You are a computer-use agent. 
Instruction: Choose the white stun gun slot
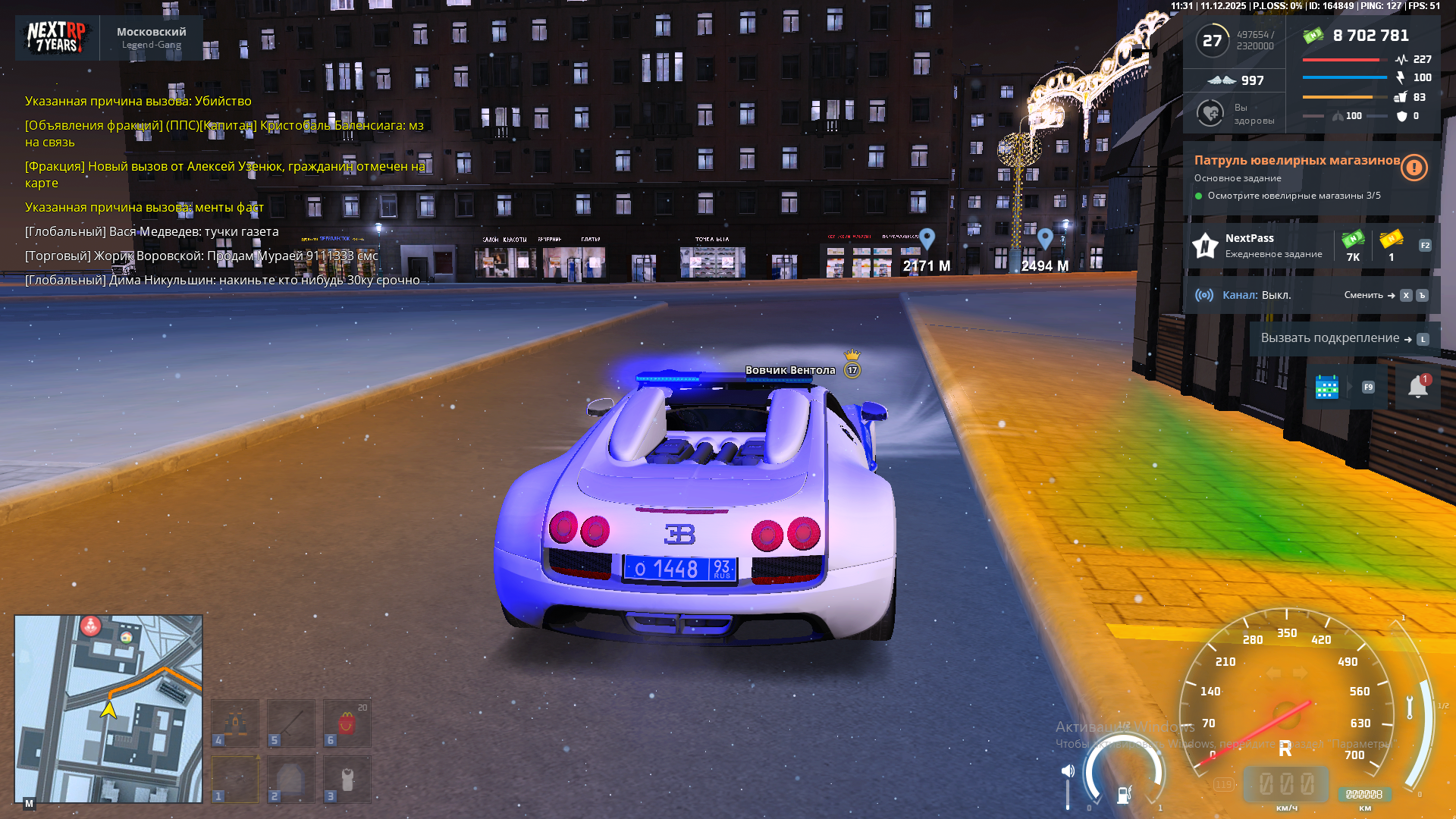[347, 779]
